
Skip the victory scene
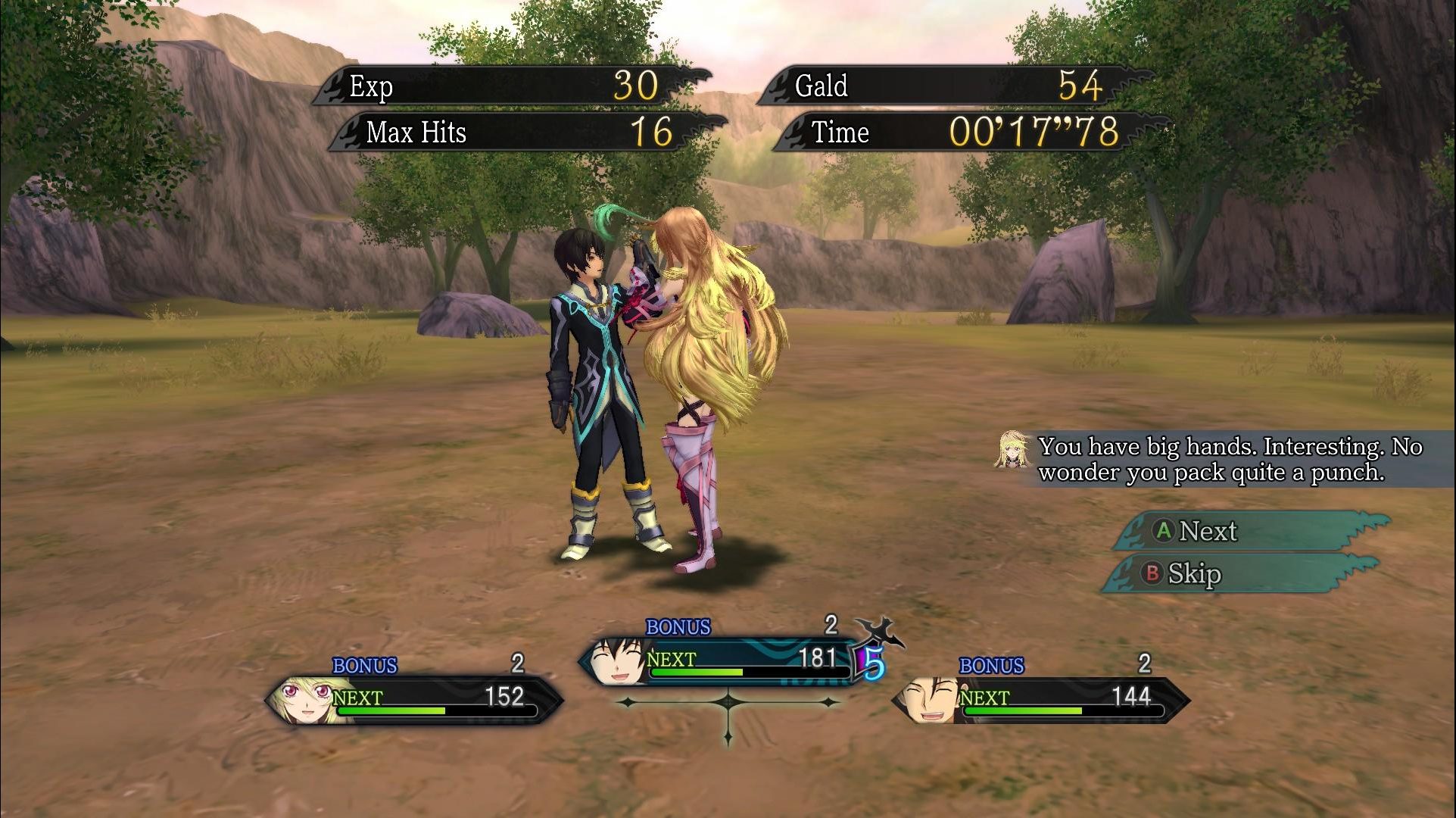[x=1242, y=574]
